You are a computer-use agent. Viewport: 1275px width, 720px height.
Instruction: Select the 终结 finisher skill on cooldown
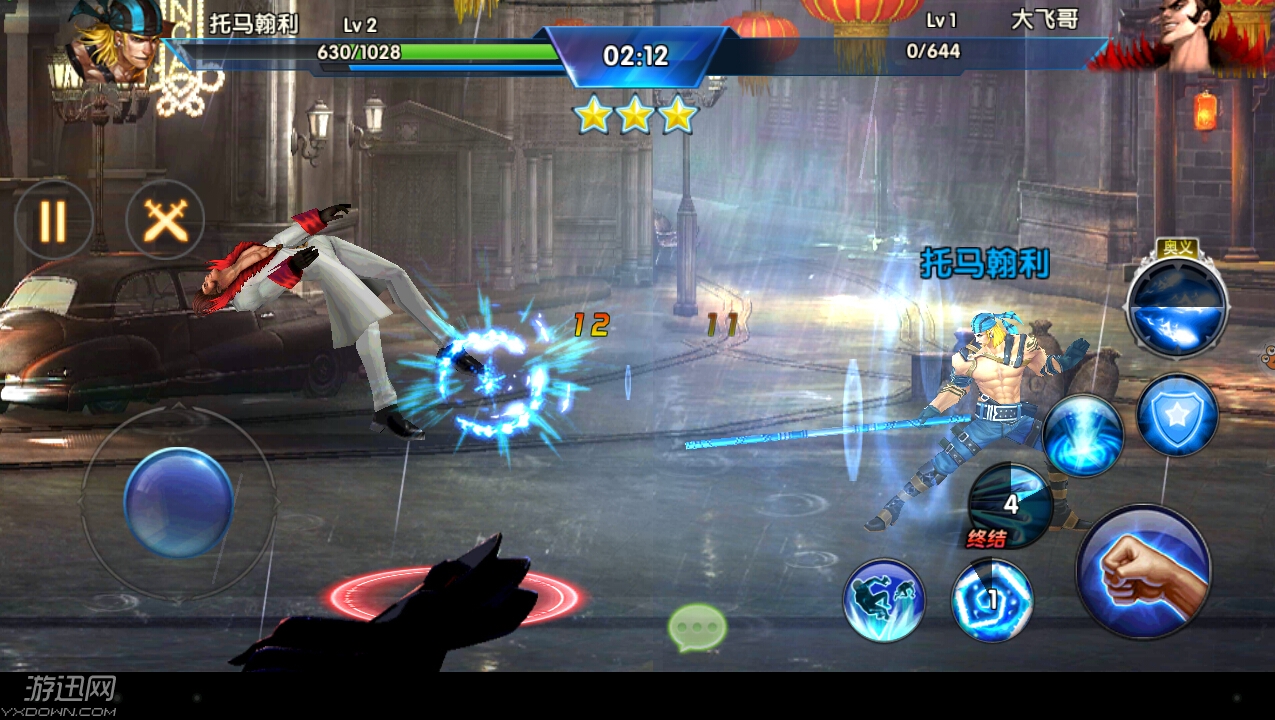[1008, 506]
